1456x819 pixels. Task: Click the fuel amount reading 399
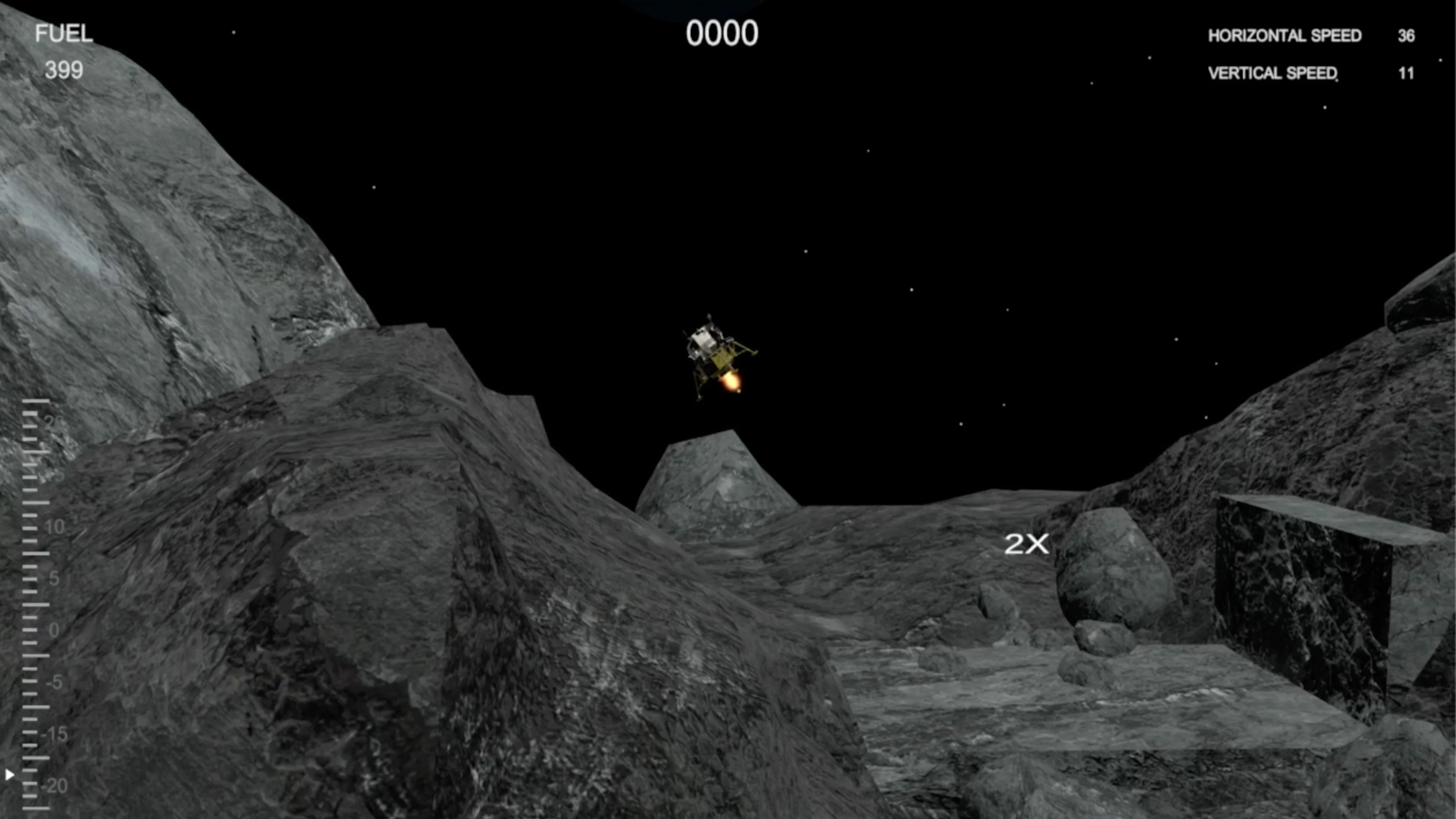click(64, 70)
